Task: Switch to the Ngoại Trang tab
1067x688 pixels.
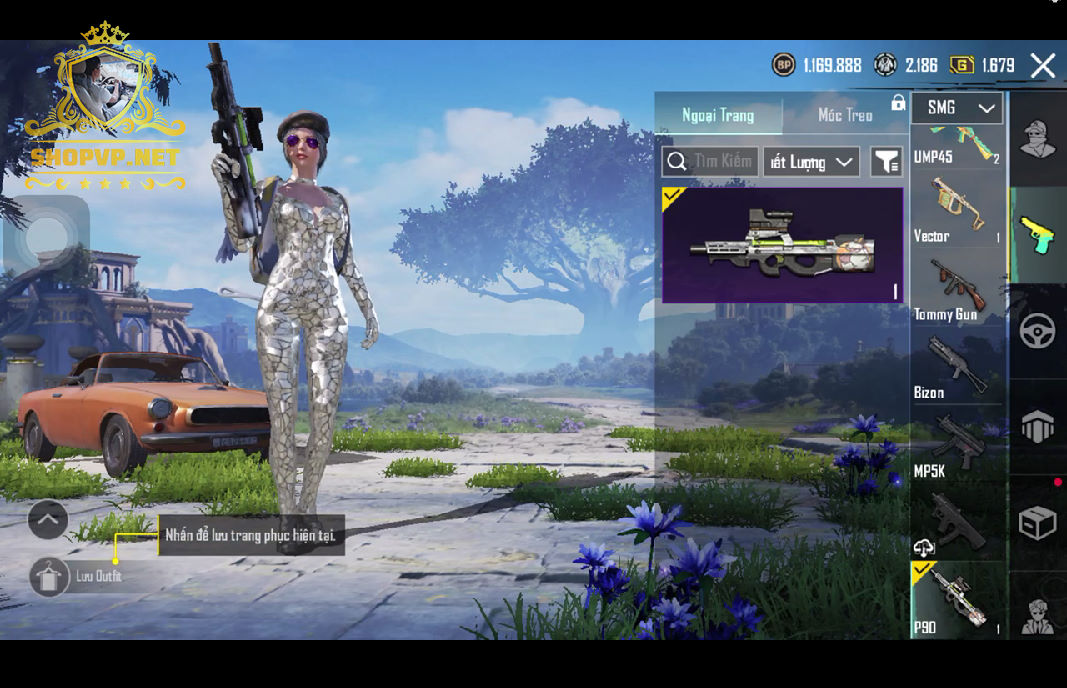Action: [x=718, y=115]
